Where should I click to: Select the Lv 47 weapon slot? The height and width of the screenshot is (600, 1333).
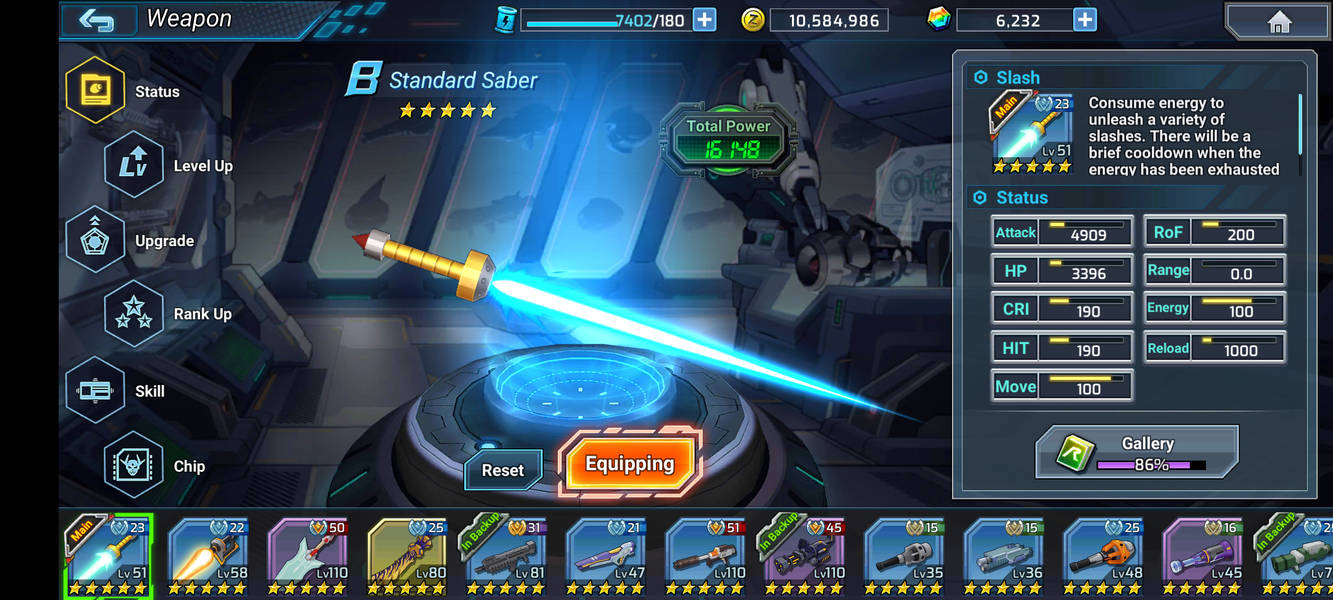point(605,557)
